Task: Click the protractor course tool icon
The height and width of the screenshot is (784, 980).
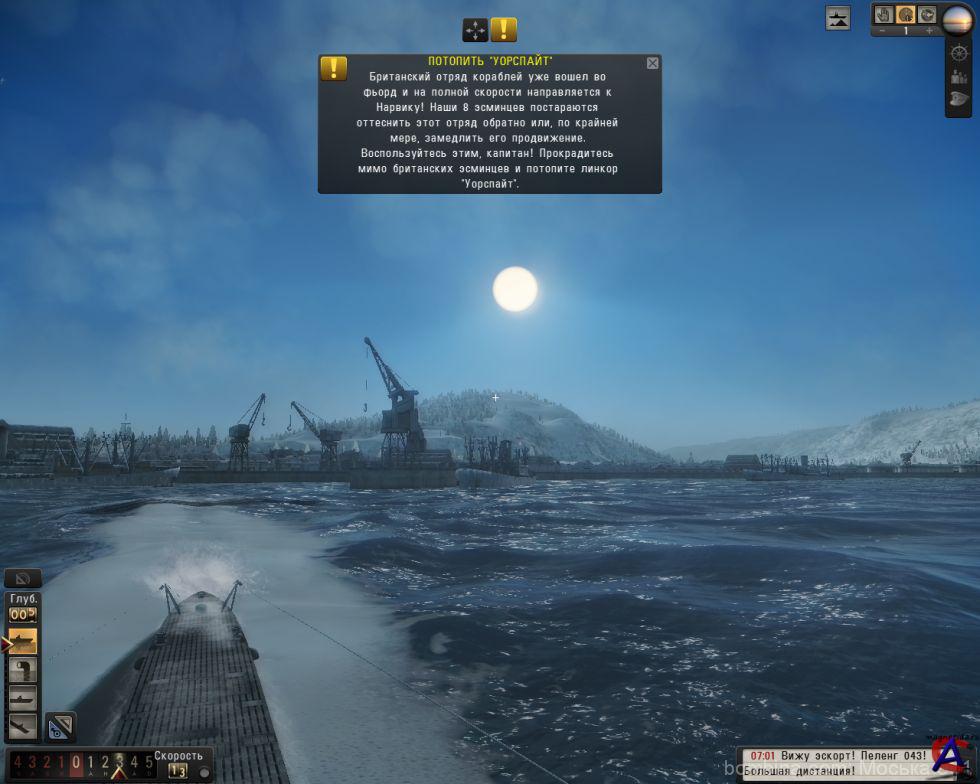Action: [60, 727]
